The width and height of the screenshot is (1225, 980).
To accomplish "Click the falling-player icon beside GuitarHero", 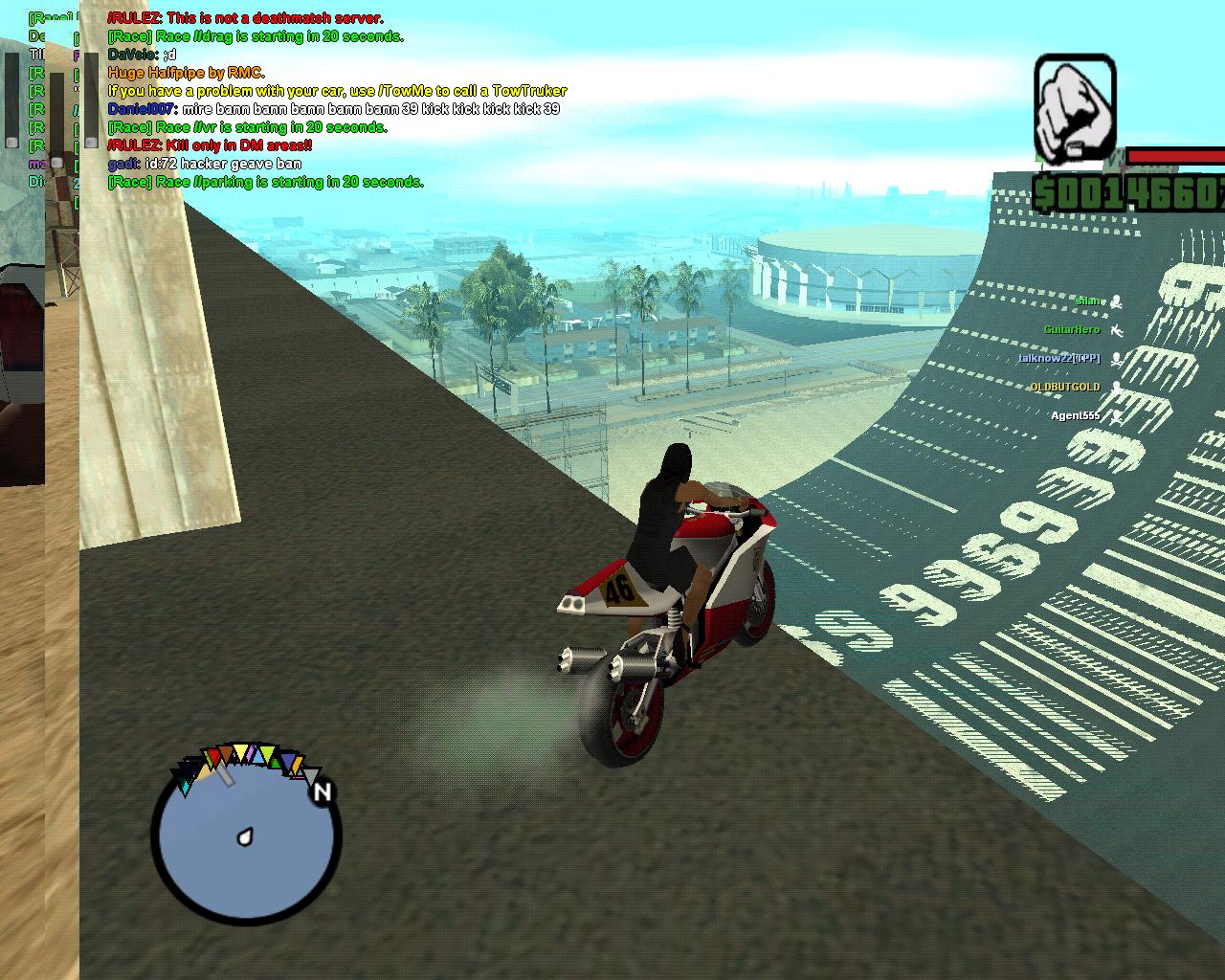I will pyautogui.click(x=1118, y=331).
